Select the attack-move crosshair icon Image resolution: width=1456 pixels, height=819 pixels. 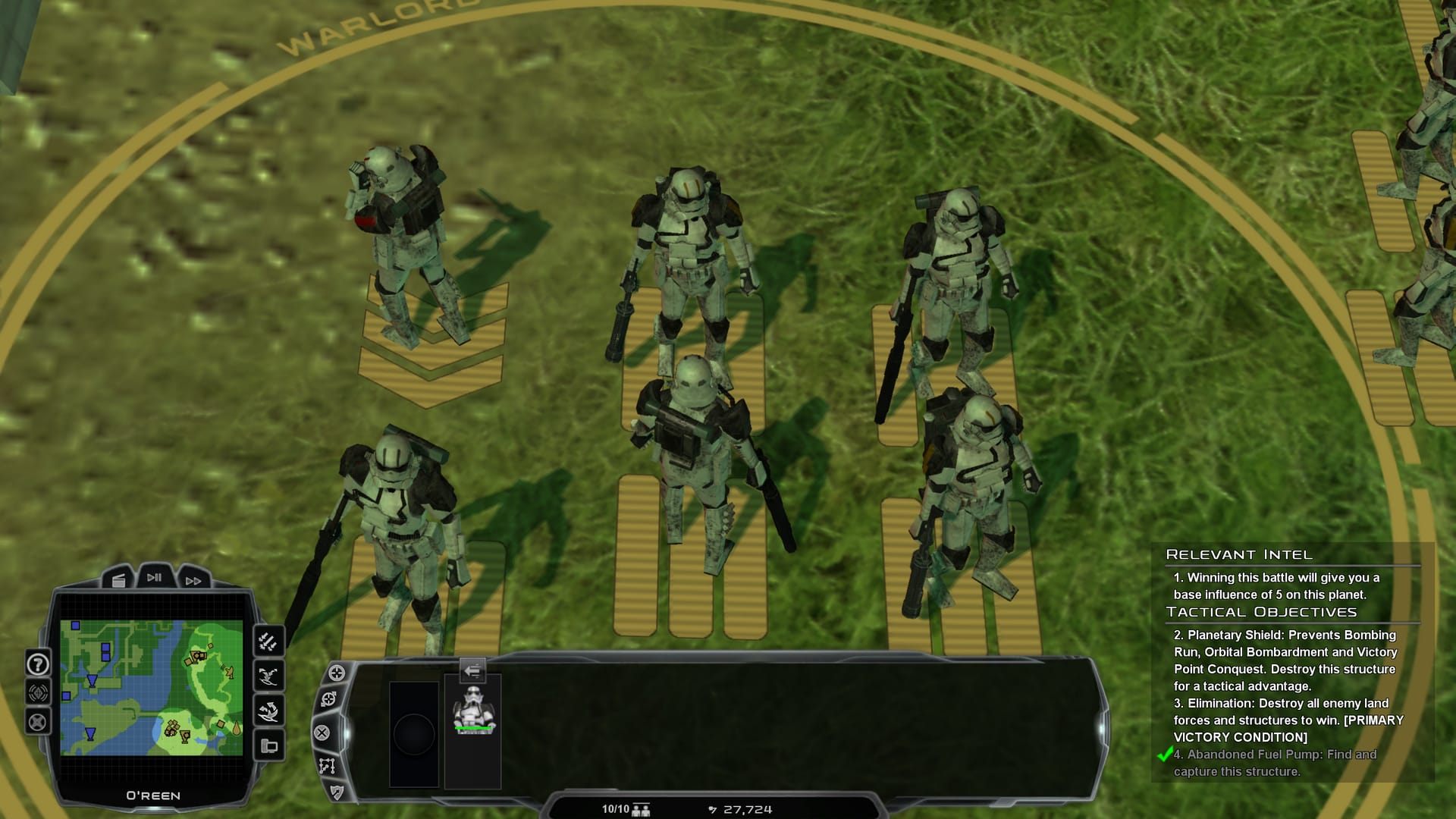(x=328, y=698)
